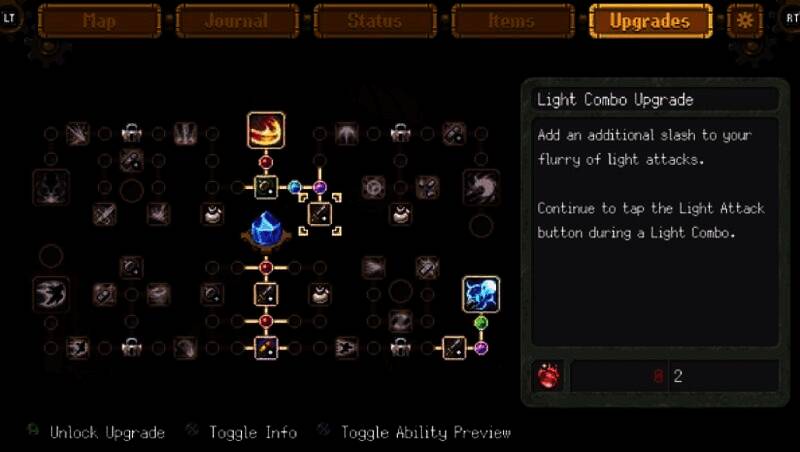Show the Items tab

513,21
